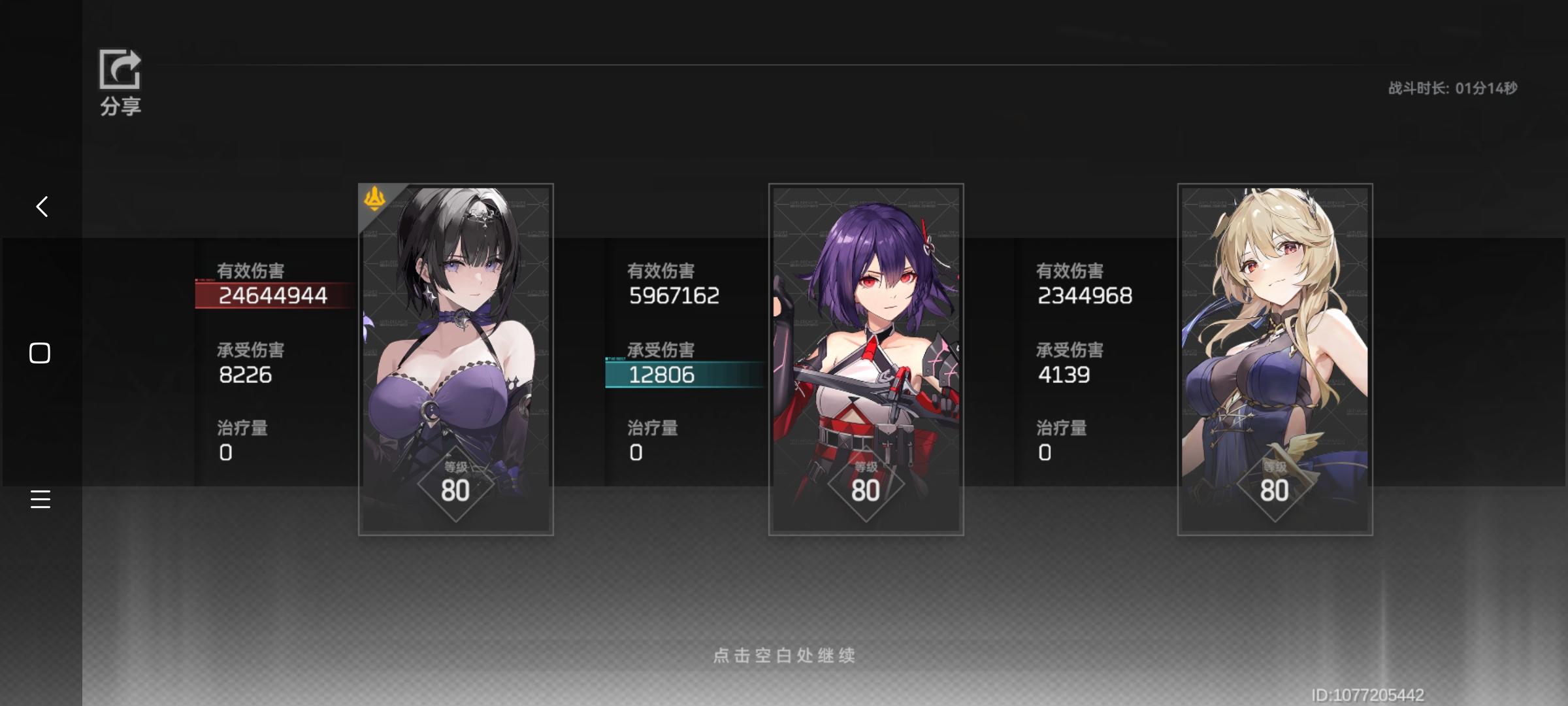Click the 治疗量 value under the first character
This screenshot has width=1568, height=706.
pyautogui.click(x=225, y=451)
